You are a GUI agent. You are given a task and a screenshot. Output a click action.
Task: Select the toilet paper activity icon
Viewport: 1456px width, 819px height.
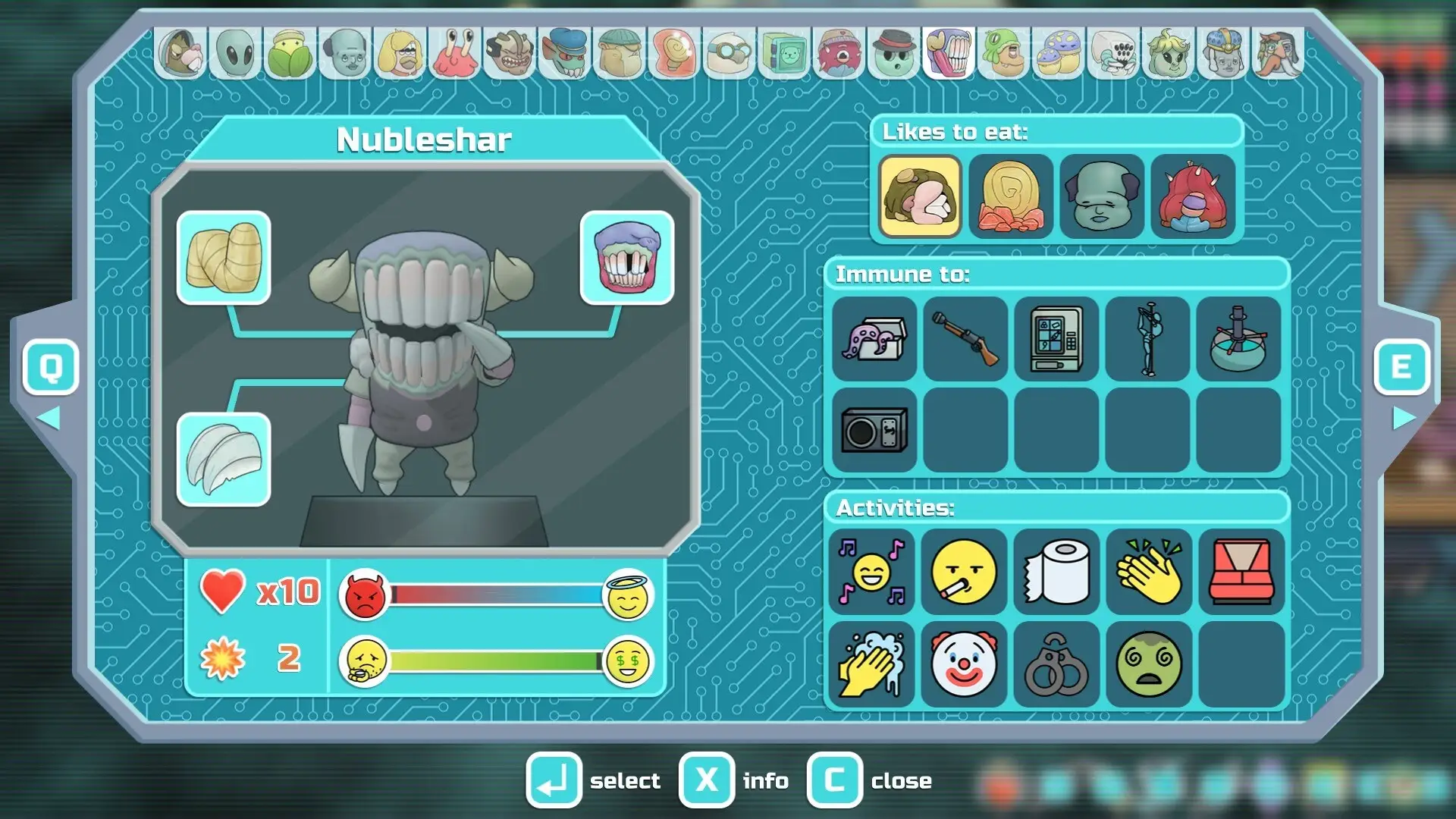click(x=1056, y=573)
